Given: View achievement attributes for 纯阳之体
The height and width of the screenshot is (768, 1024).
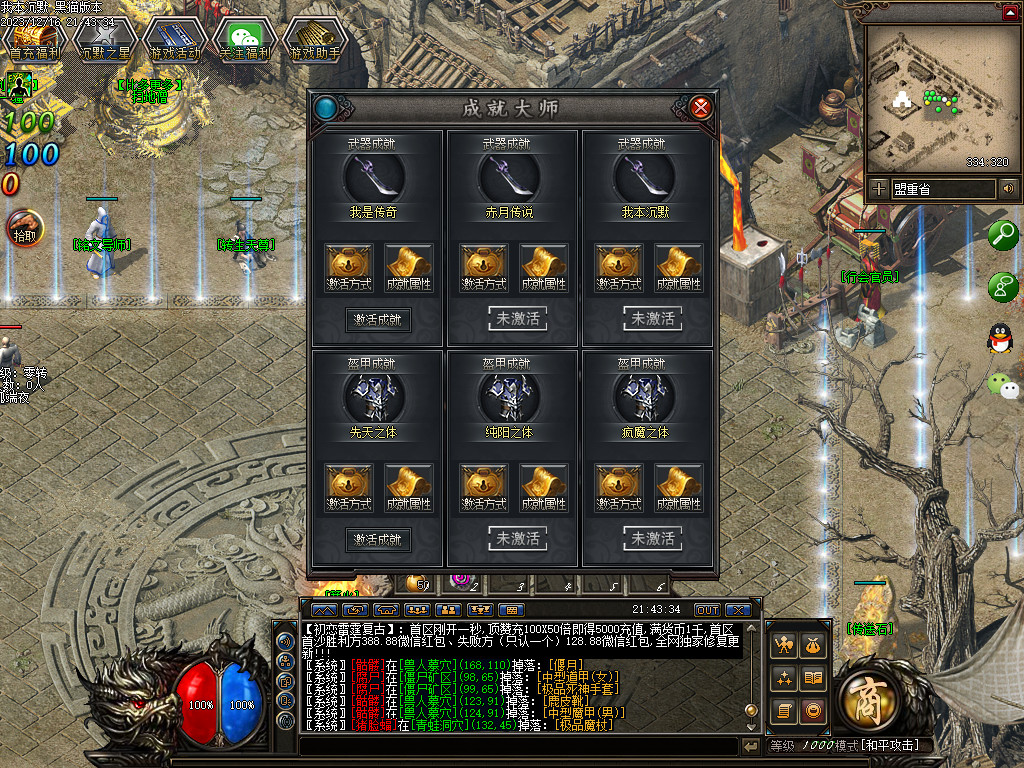Looking at the screenshot, I should coord(544,488).
